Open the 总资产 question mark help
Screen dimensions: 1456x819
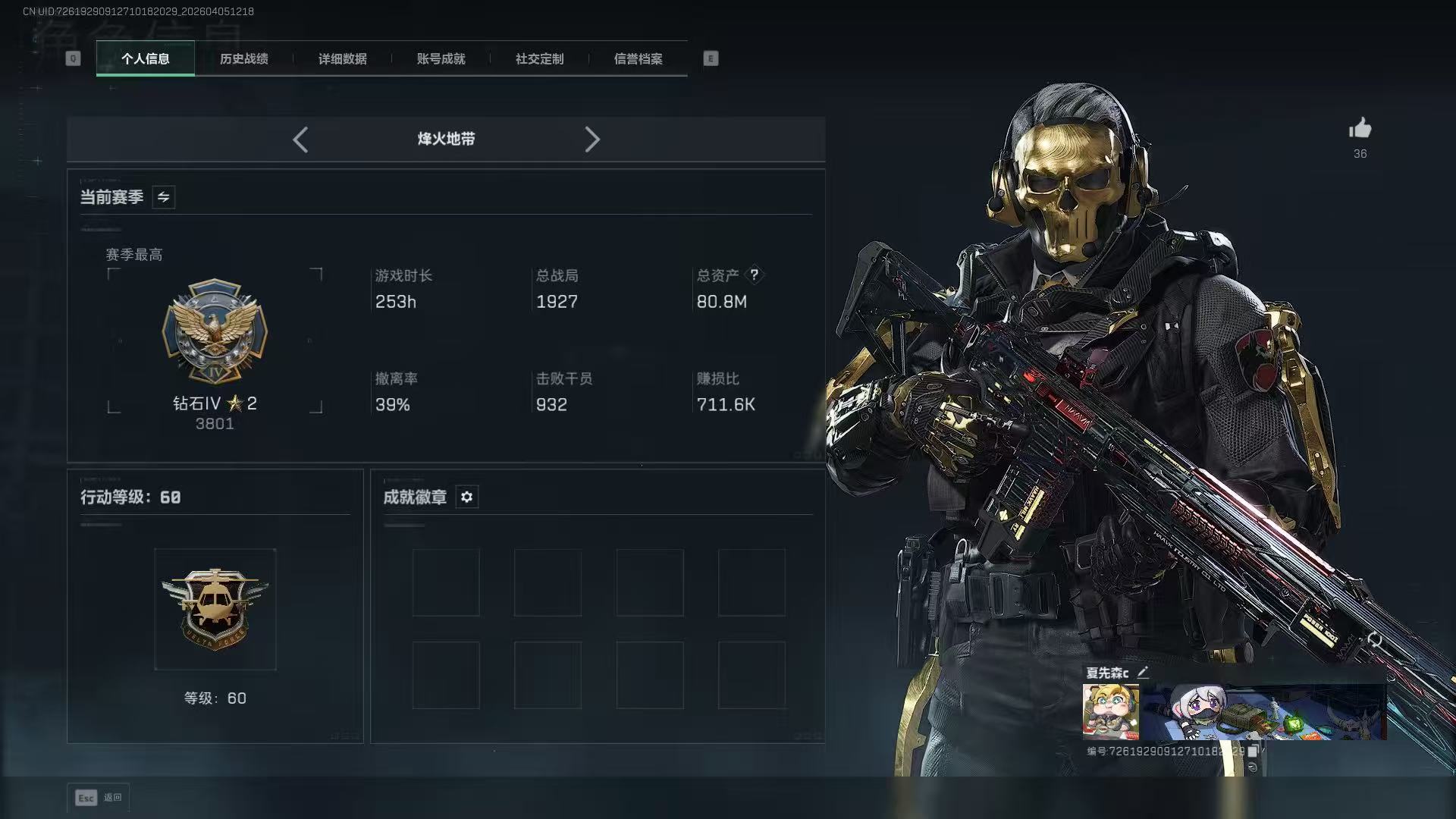pyautogui.click(x=754, y=275)
